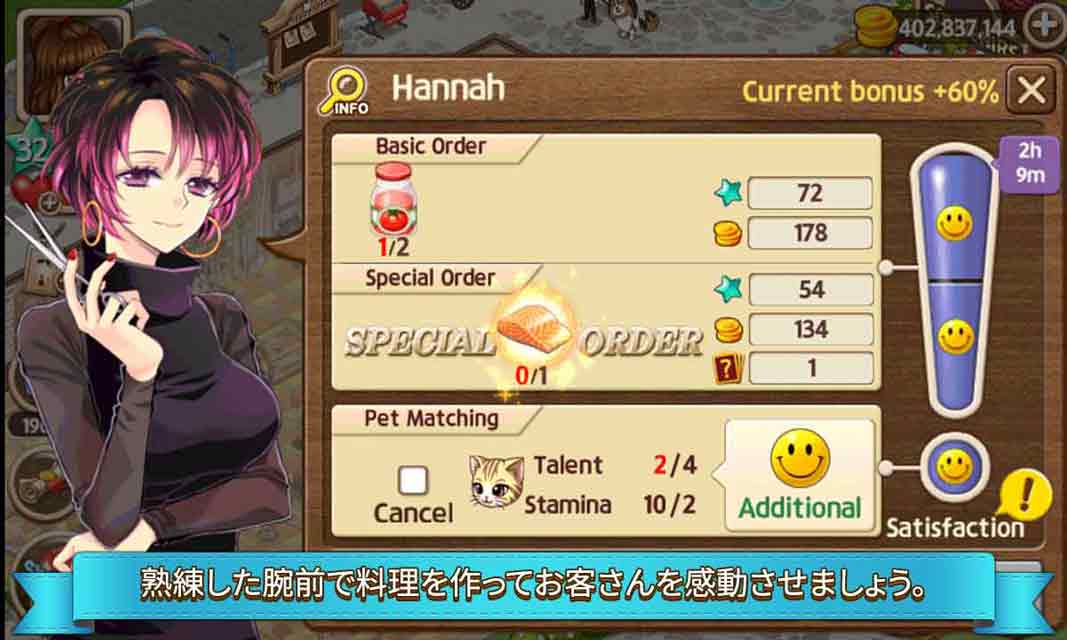Close the Hannah order panel

pyautogui.click(x=1029, y=91)
